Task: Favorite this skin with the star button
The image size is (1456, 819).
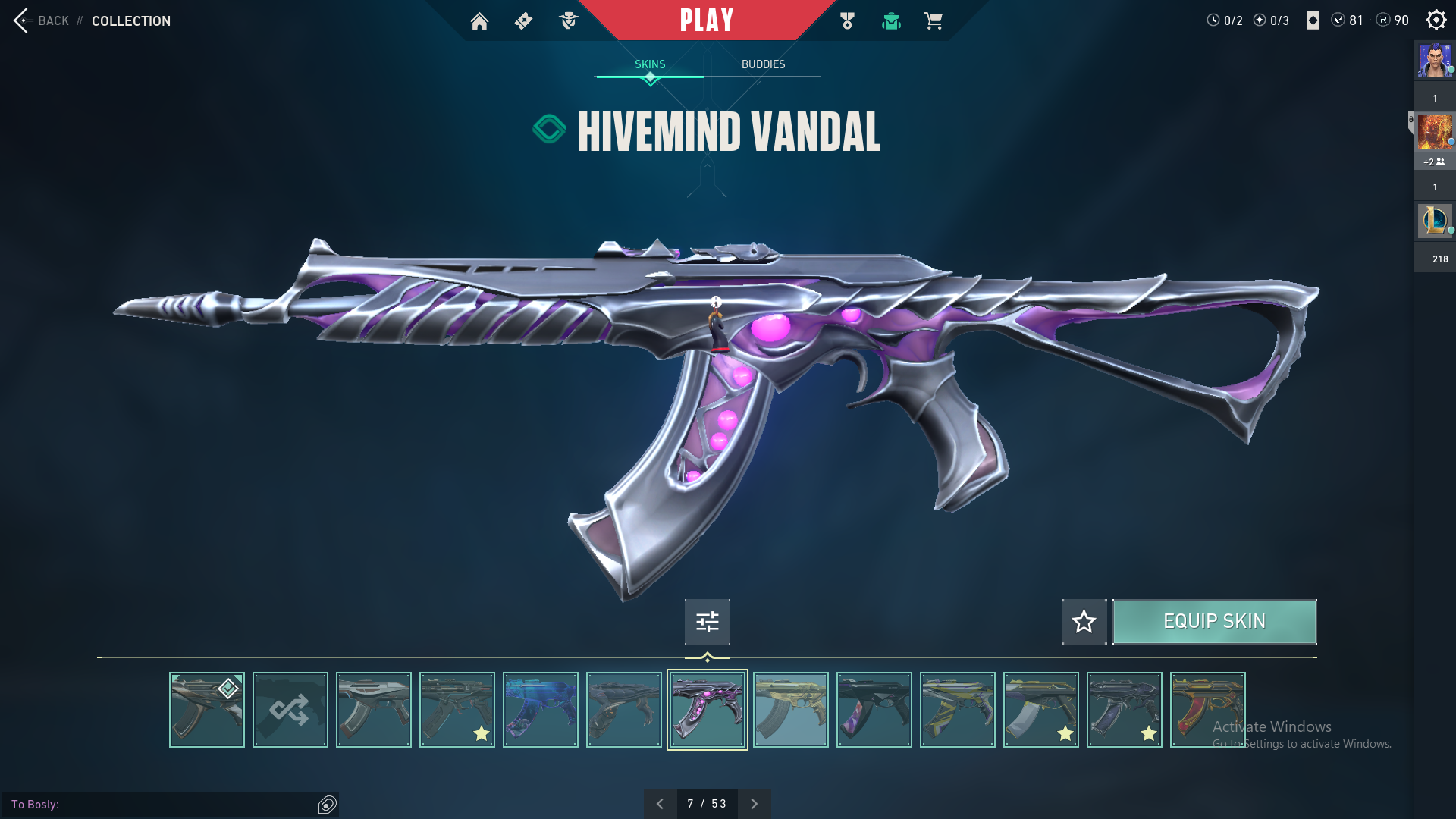Action: pos(1084,622)
